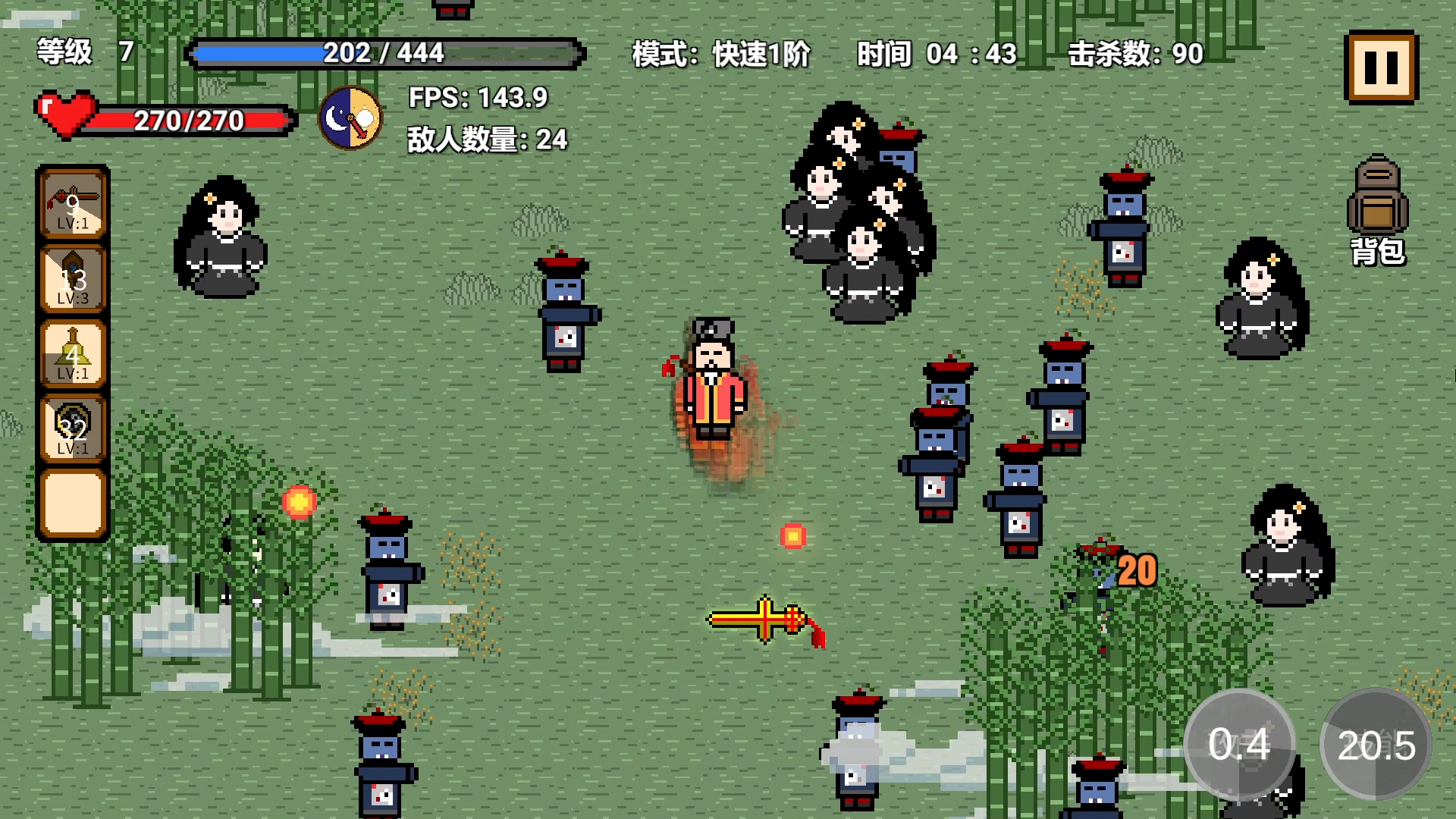
Task: Click the 模式: 快速1阶 mode label
Action: tap(719, 55)
